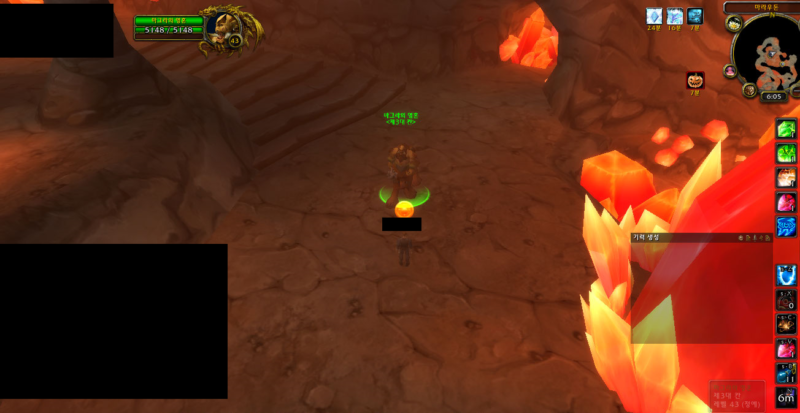Use the blue horned helm ability
Screen dimensions: 800x413
787,274
